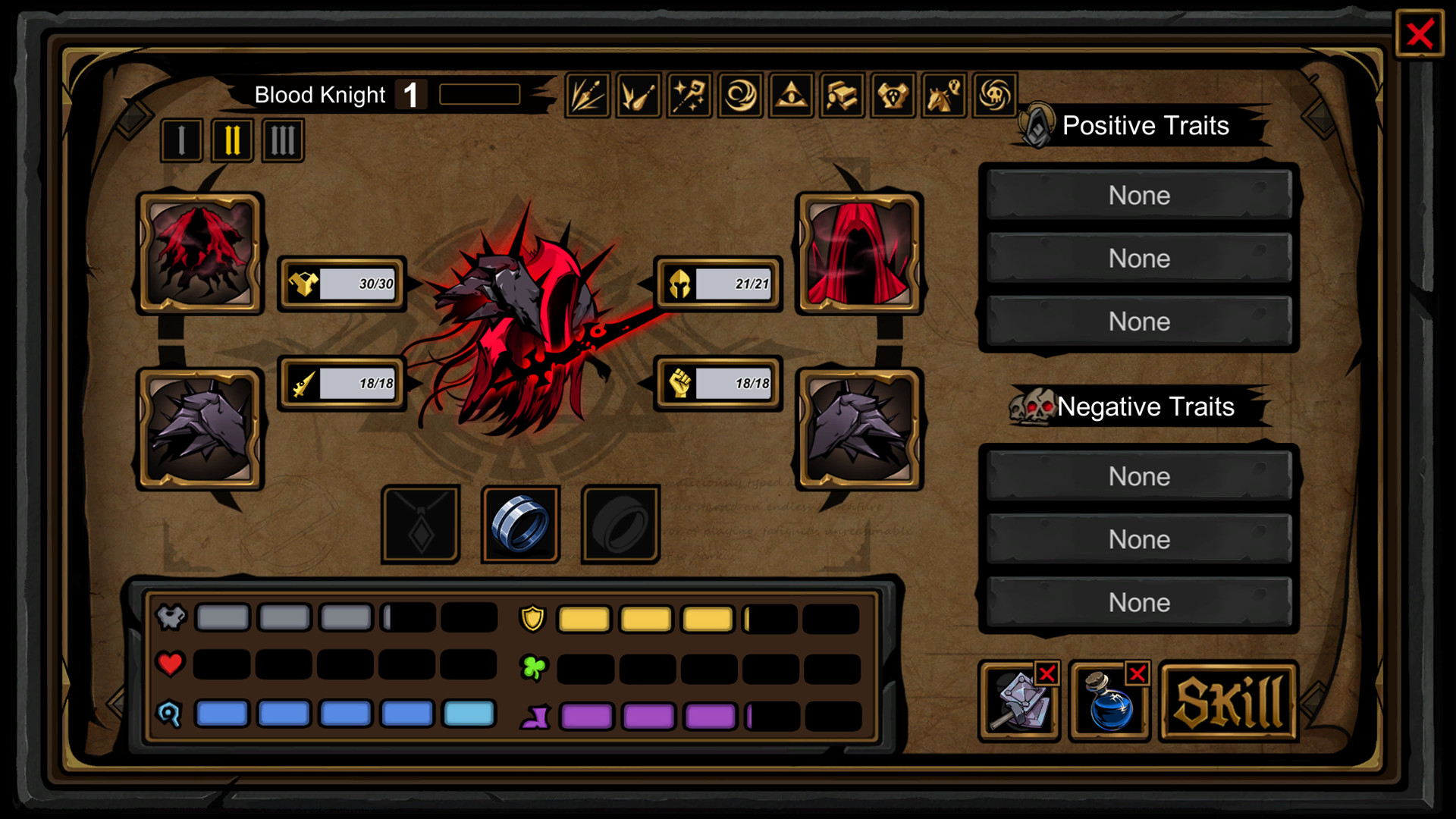Click the all-seeing eye pyramid icon
The width and height of the screenshot is (1456, 819).
pos(791,95)
